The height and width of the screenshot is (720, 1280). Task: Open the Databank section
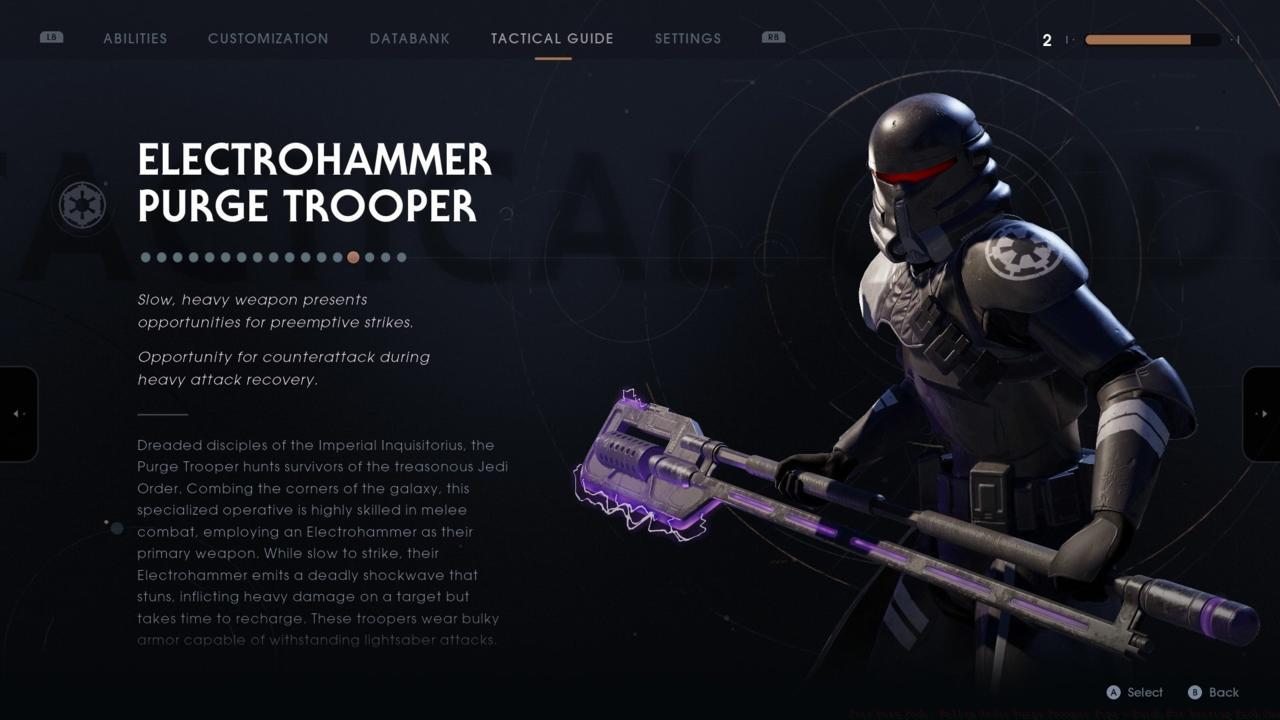click(409, 38)
